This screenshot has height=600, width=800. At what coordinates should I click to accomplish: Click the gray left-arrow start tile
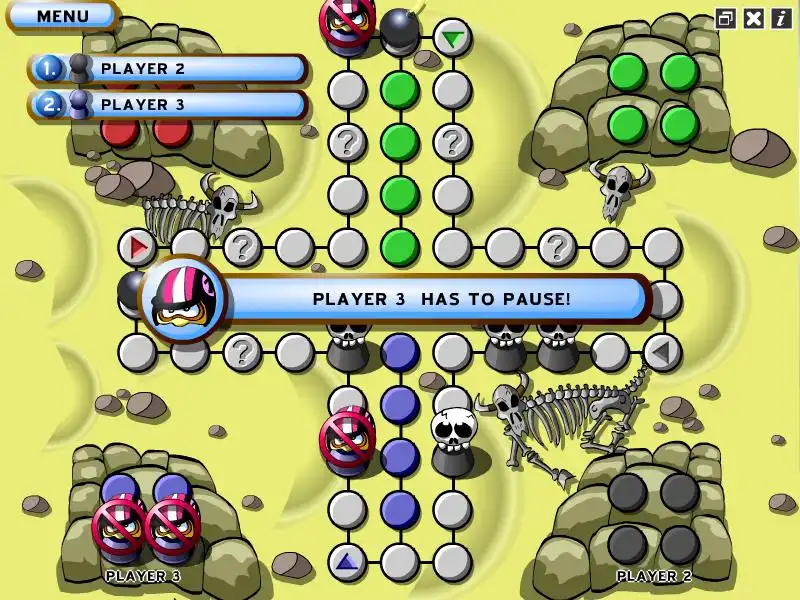(661, 351)
